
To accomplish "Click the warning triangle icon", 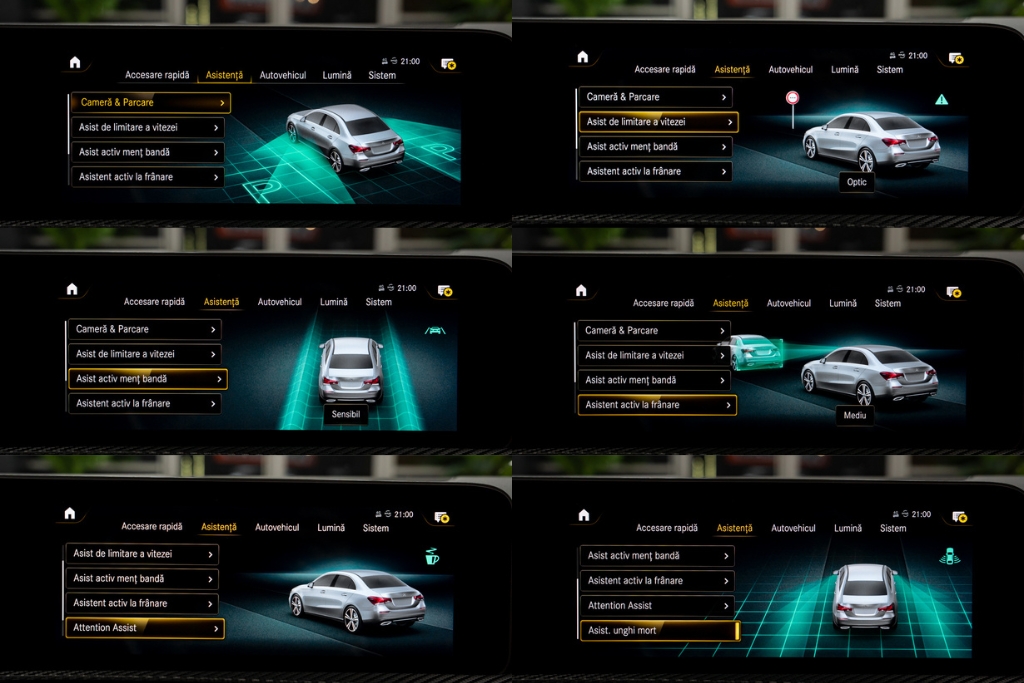I will click(941, 100).
